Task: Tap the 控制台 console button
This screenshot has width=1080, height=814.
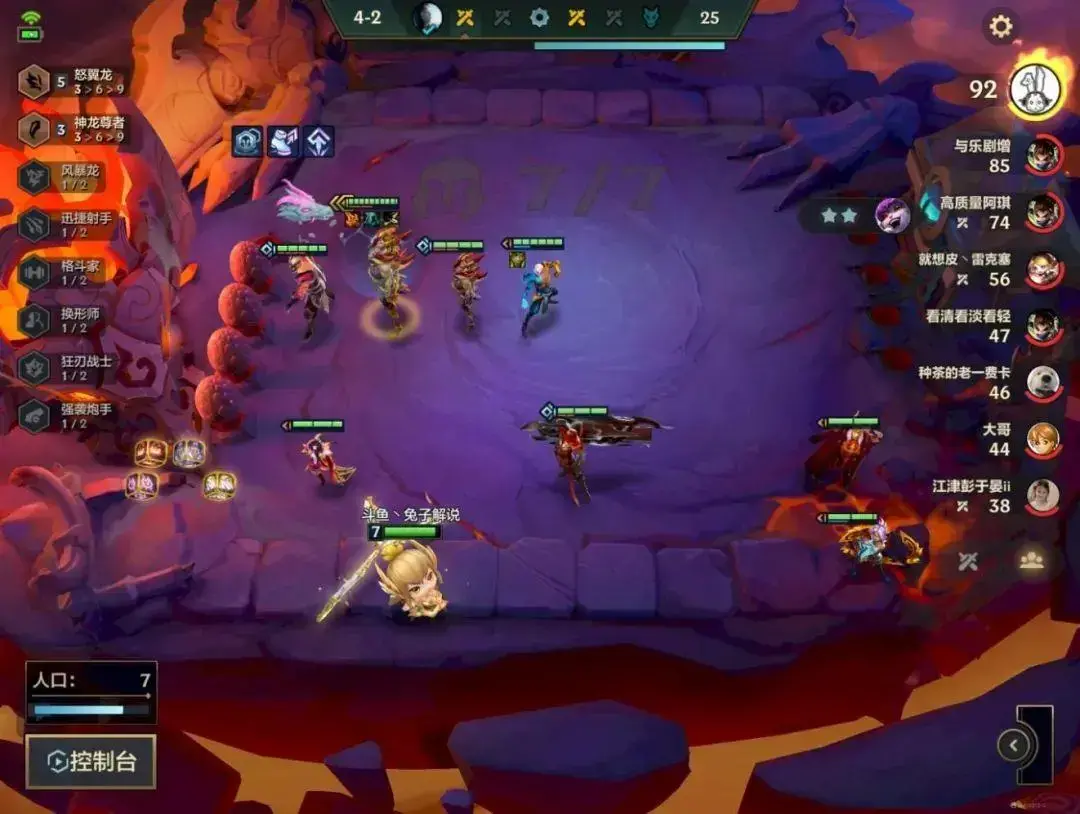Action: pyautogui.click(x=91, y=762)
